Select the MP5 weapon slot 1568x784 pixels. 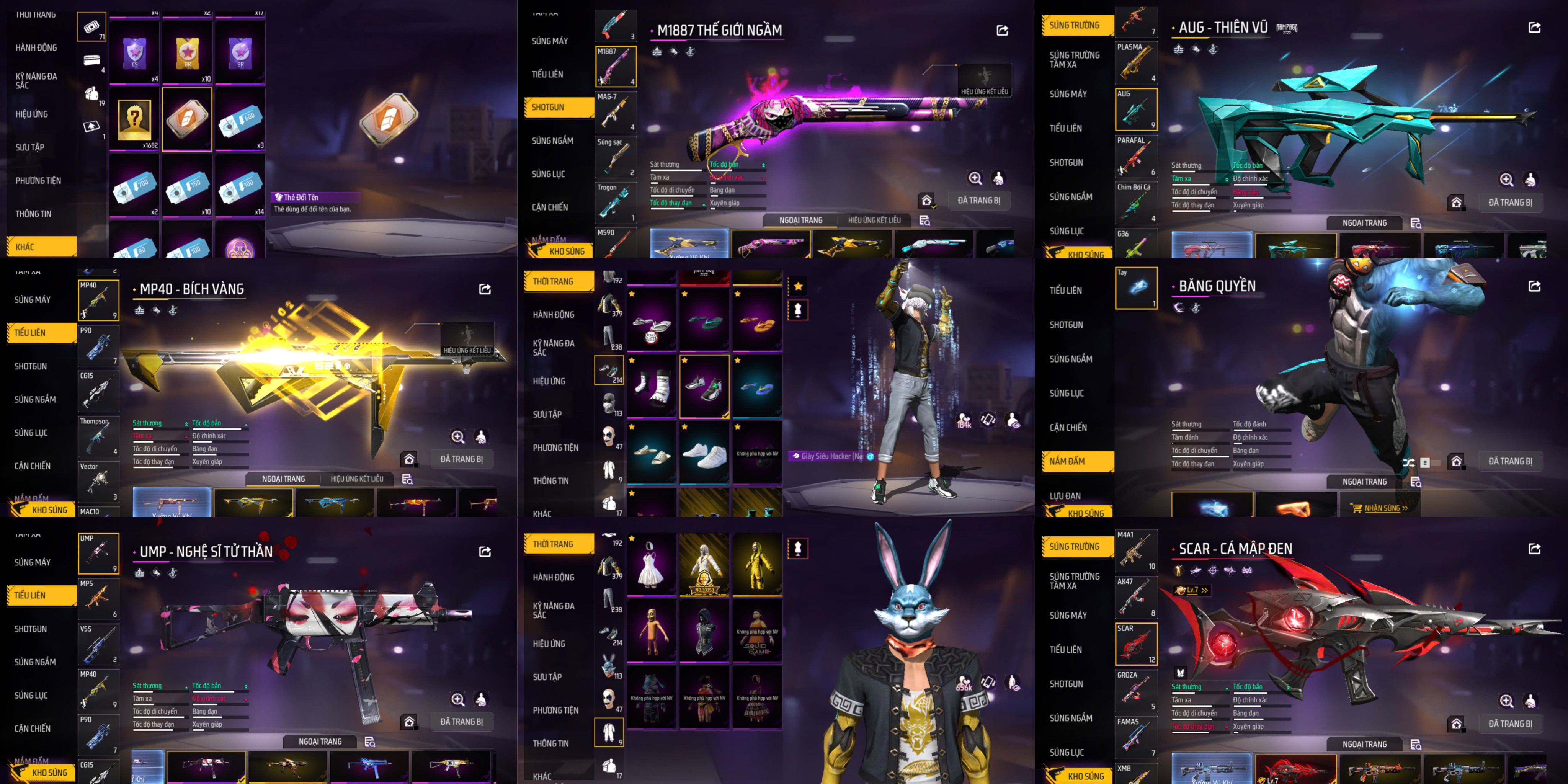click(98, 598)
